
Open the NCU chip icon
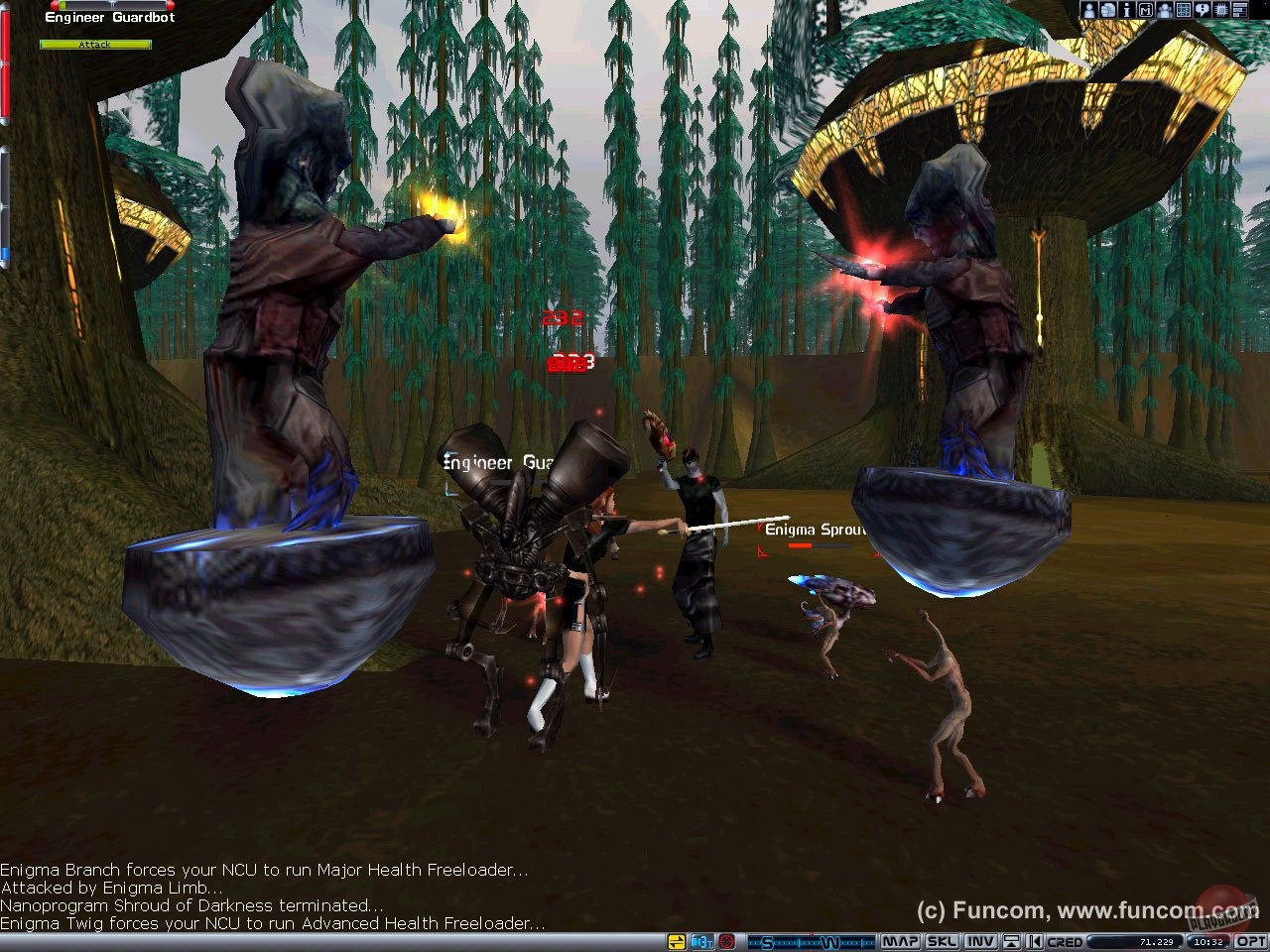pos(1220,10)
